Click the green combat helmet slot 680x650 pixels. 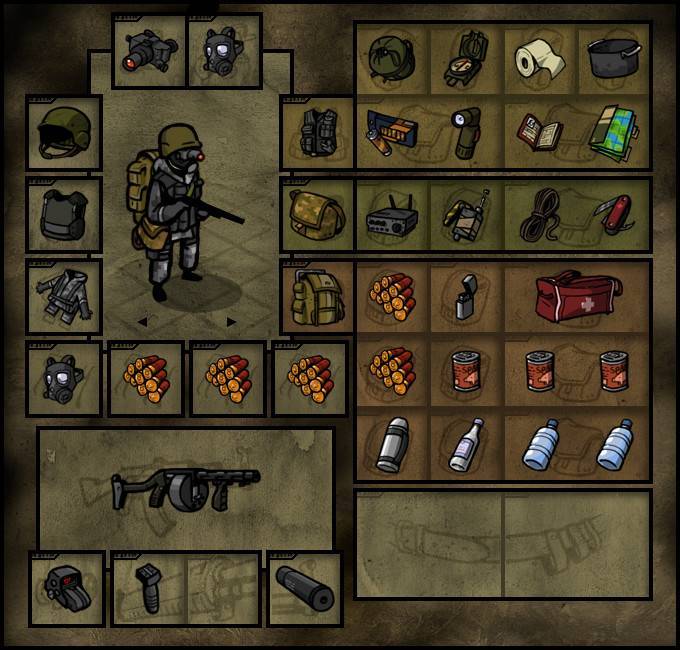[x=63, y=134]
